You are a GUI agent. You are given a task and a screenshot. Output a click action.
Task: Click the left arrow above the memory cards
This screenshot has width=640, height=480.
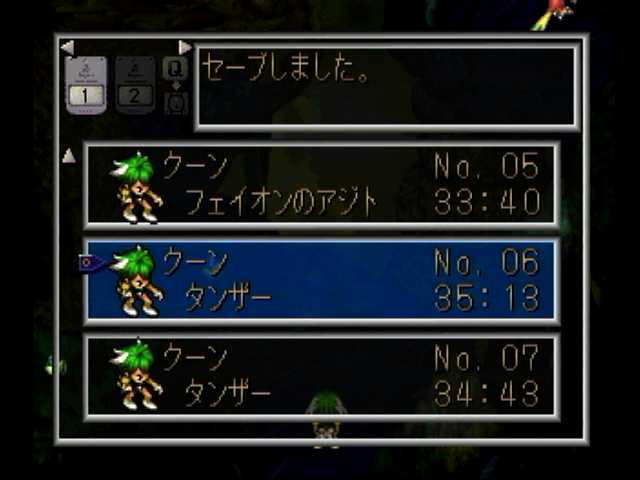tap(67, 47)
